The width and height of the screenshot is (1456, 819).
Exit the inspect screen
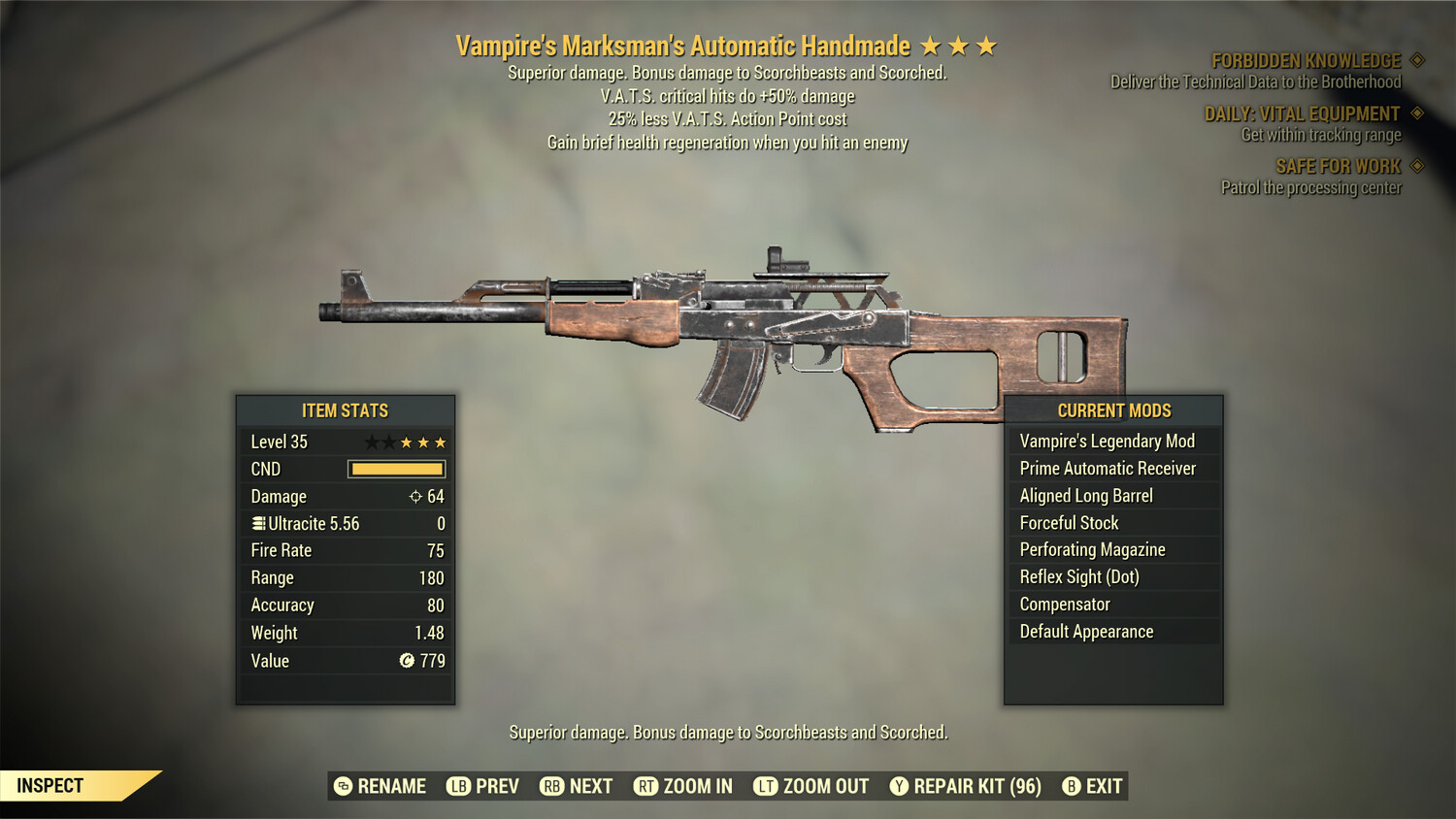[x=1093, y=786]
